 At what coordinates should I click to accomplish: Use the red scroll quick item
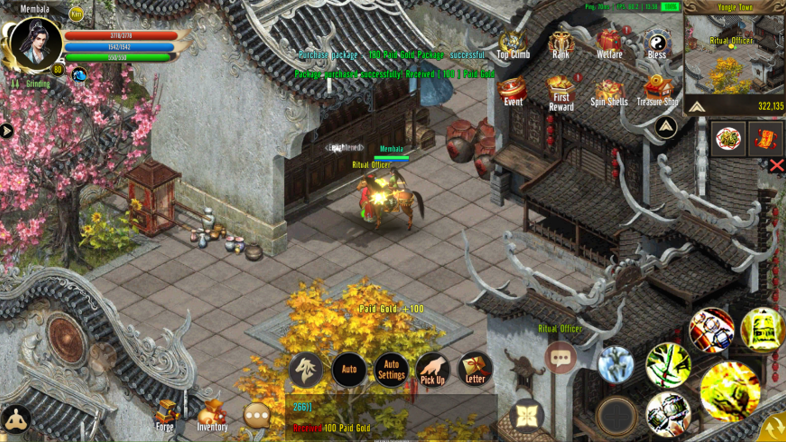click(x=762, y=138)
